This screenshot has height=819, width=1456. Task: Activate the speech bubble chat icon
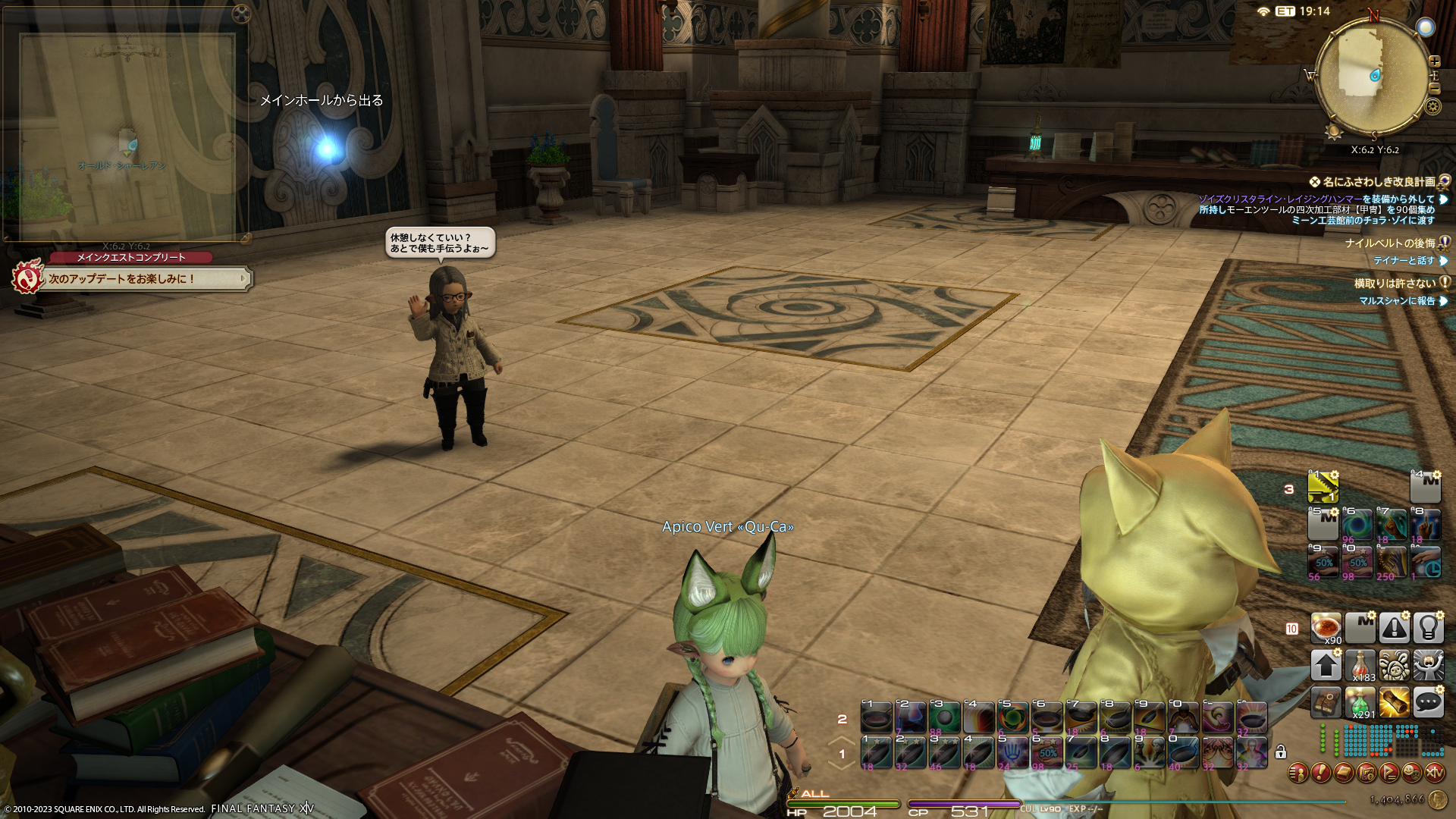(1428, 703)
